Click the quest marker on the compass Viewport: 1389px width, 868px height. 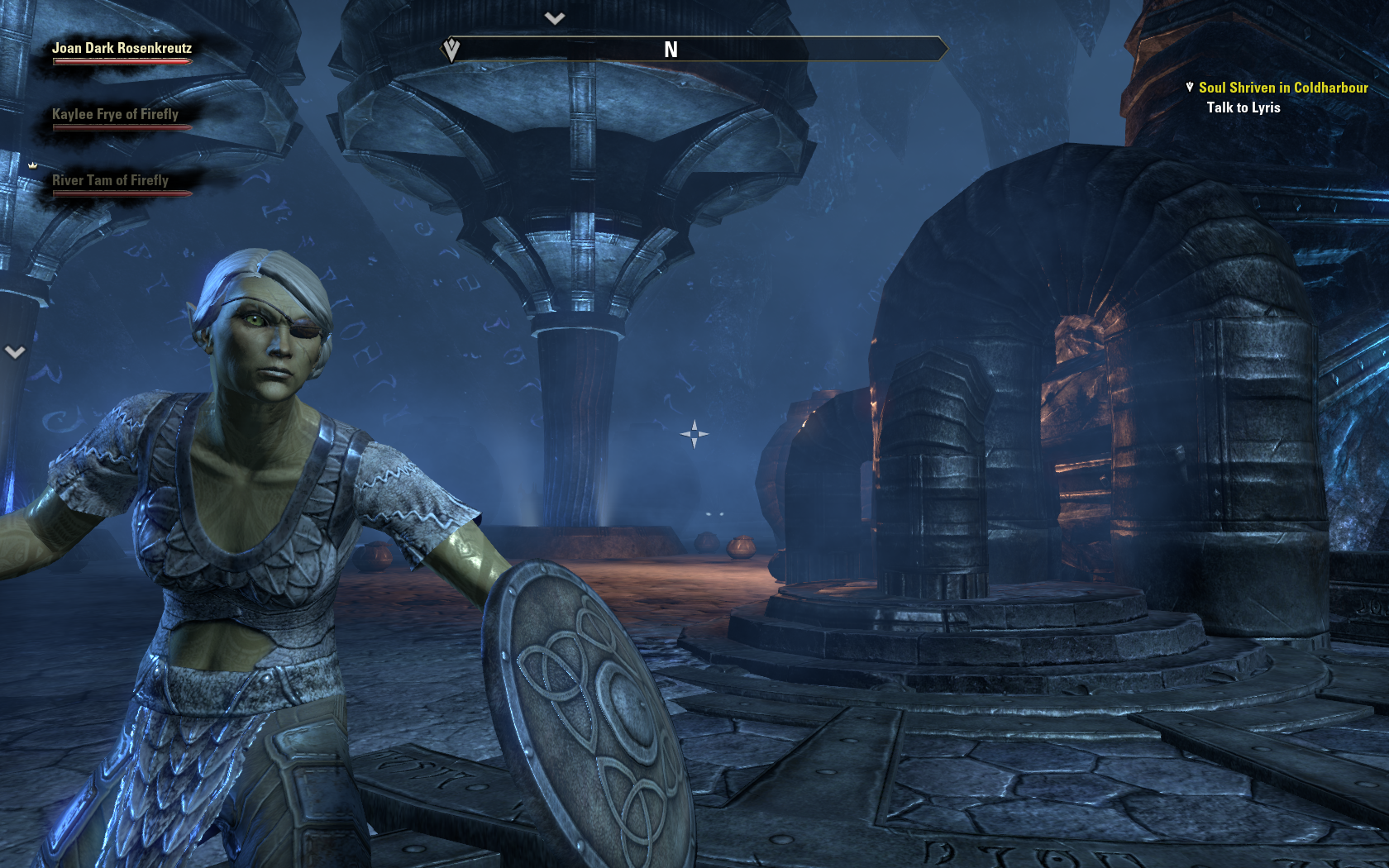451,50
